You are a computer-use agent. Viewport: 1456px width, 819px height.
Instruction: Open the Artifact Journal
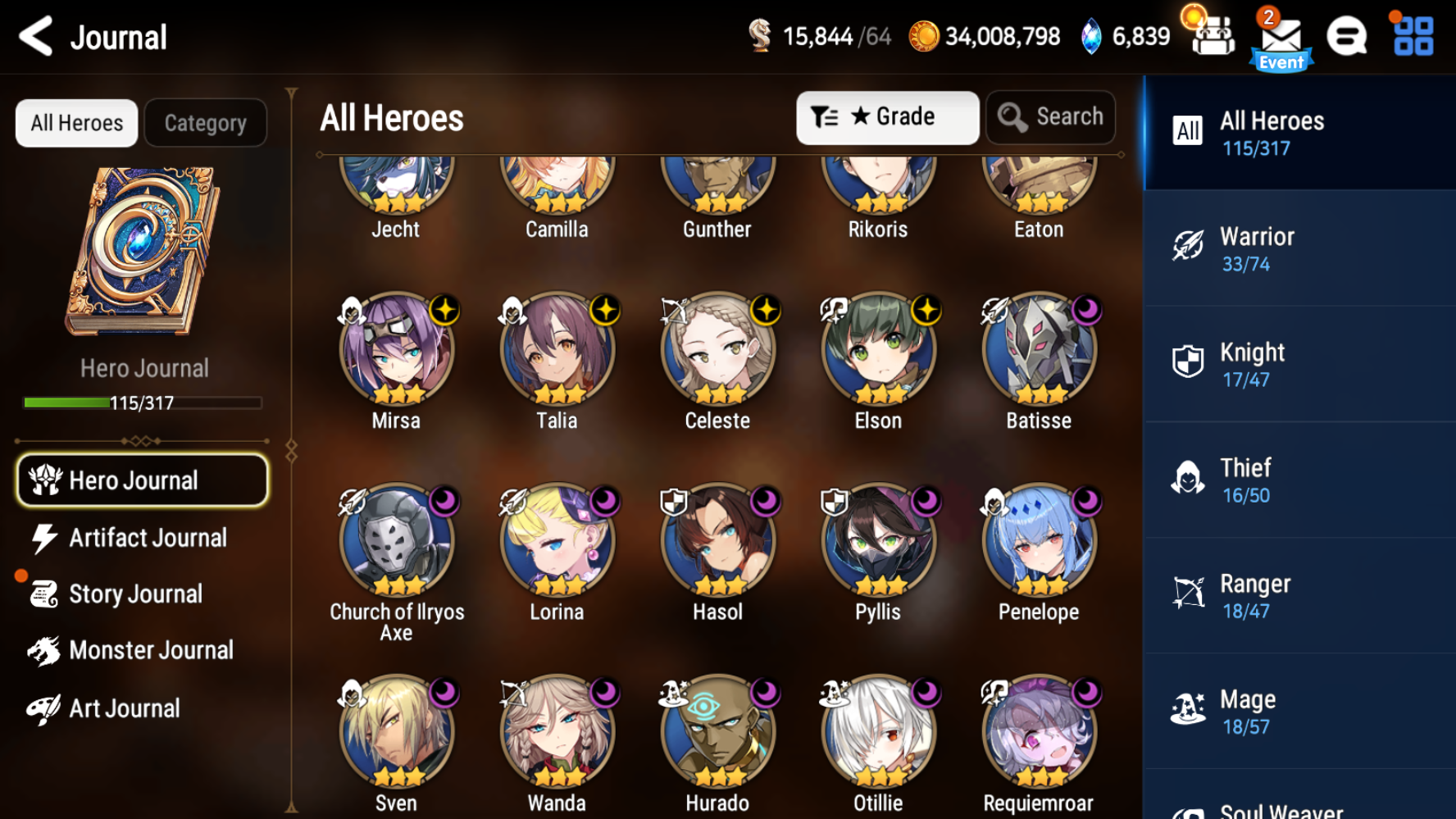[148, 538]
